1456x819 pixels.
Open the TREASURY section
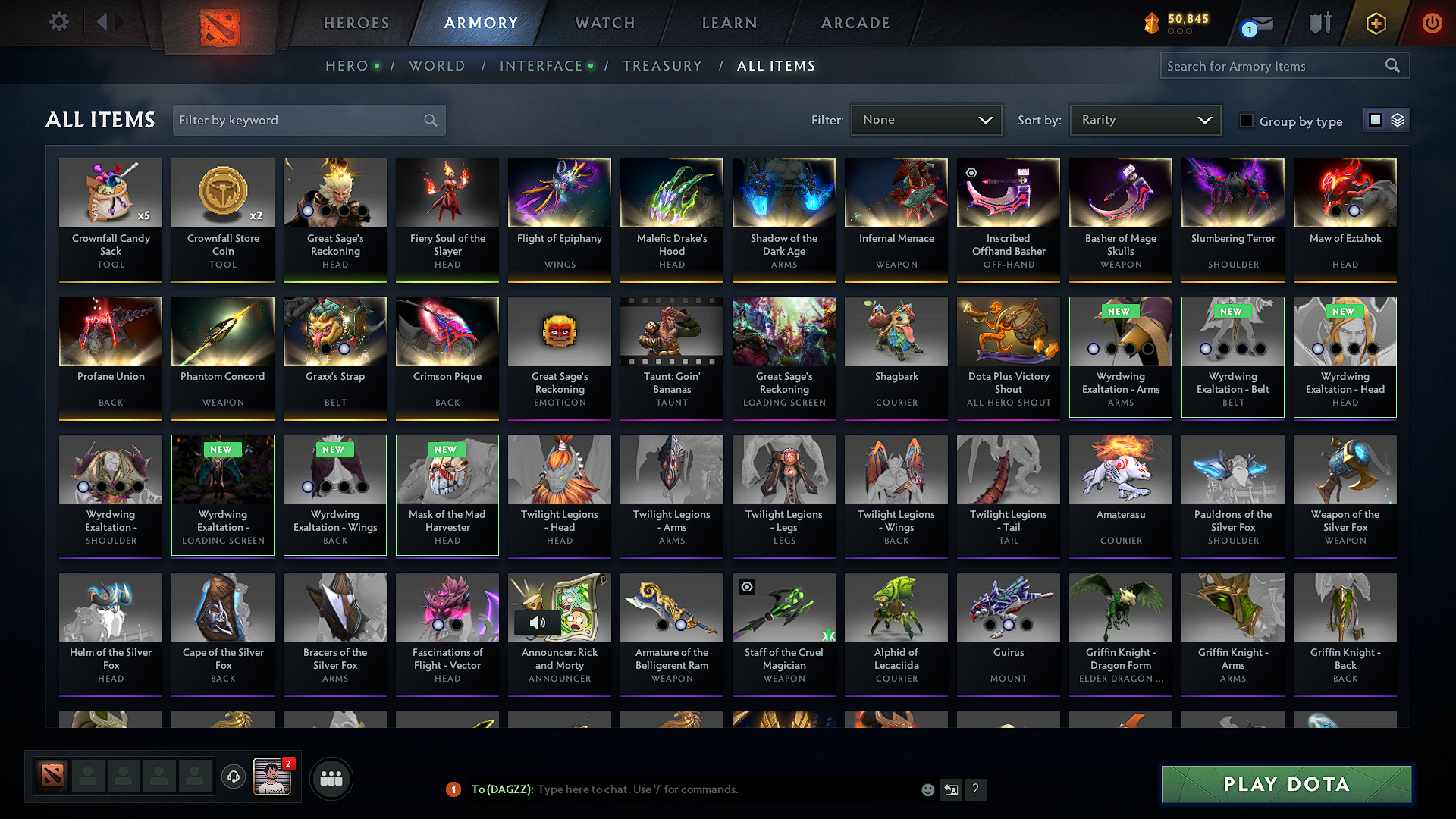[662, 66]
